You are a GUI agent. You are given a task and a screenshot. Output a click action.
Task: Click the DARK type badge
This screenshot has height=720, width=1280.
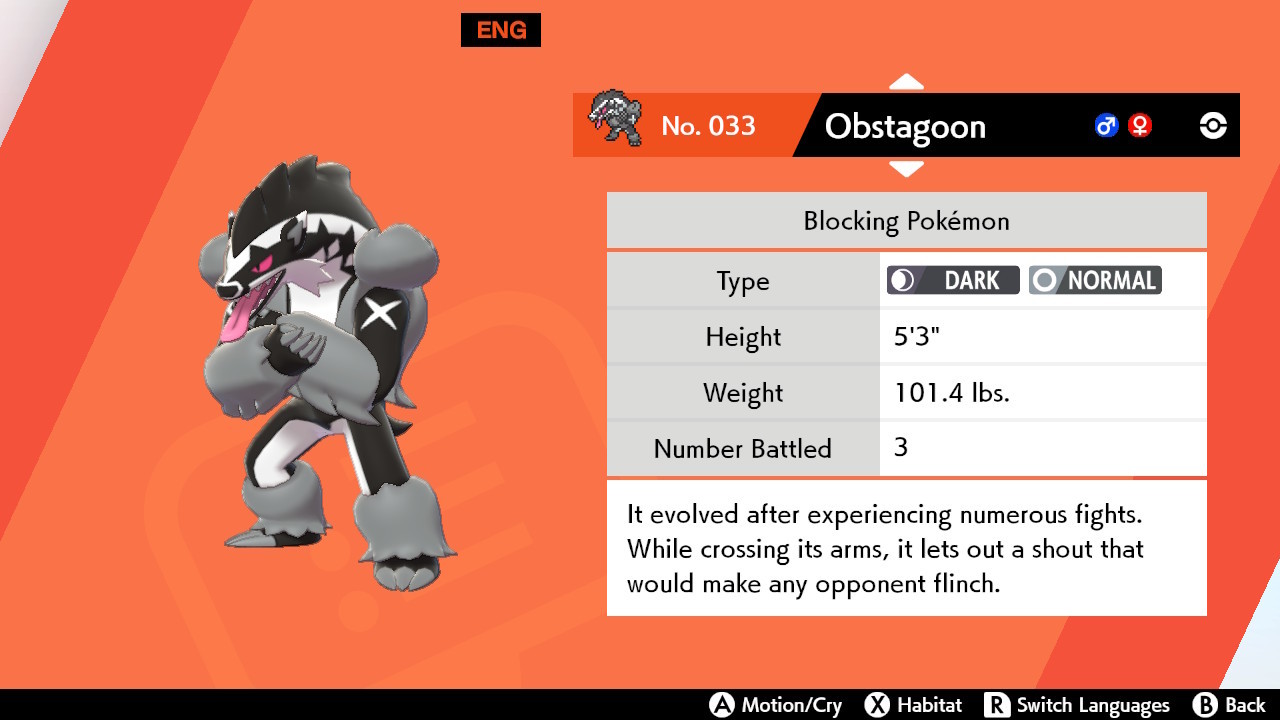coord(952,280)
